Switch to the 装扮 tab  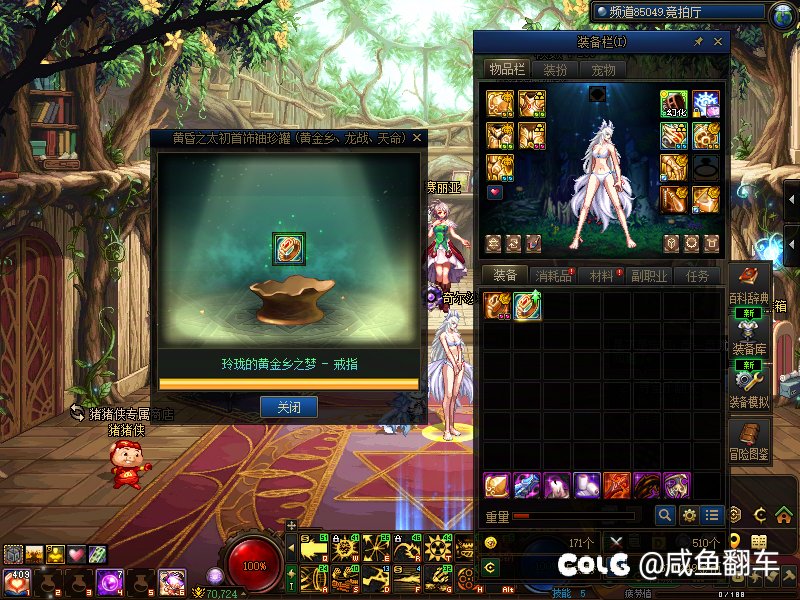coord(555,69)
